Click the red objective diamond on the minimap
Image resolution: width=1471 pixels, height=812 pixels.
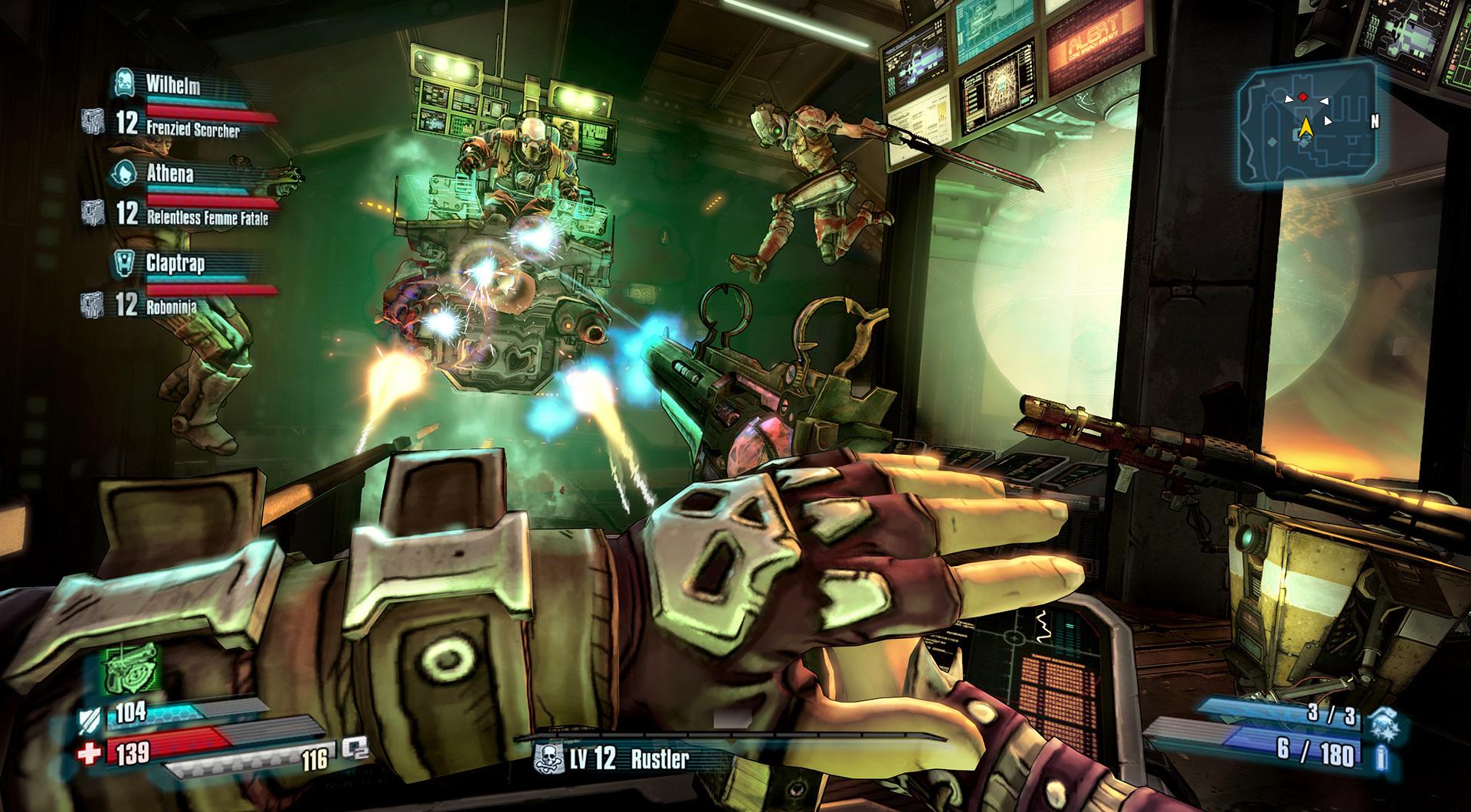coord(1303,98)
